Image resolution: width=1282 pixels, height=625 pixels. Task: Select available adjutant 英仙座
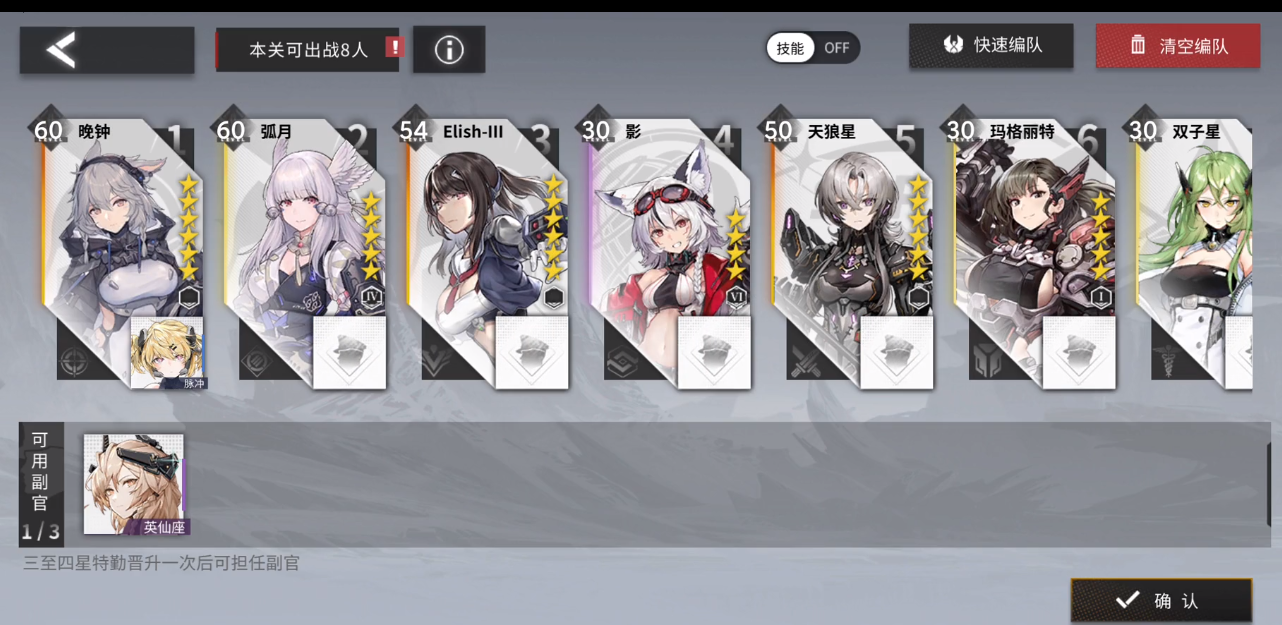pos(134,483)
